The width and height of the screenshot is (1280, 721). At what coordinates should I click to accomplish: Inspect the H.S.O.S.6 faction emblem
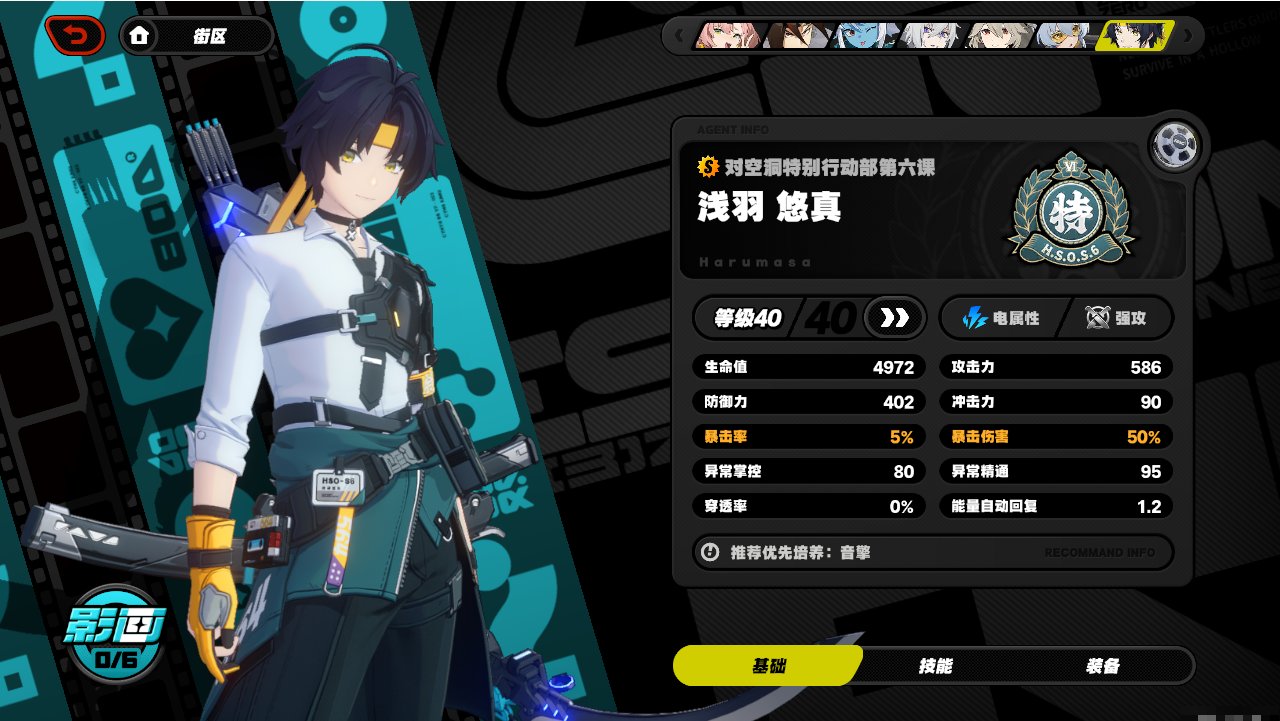pos(1069,213)
